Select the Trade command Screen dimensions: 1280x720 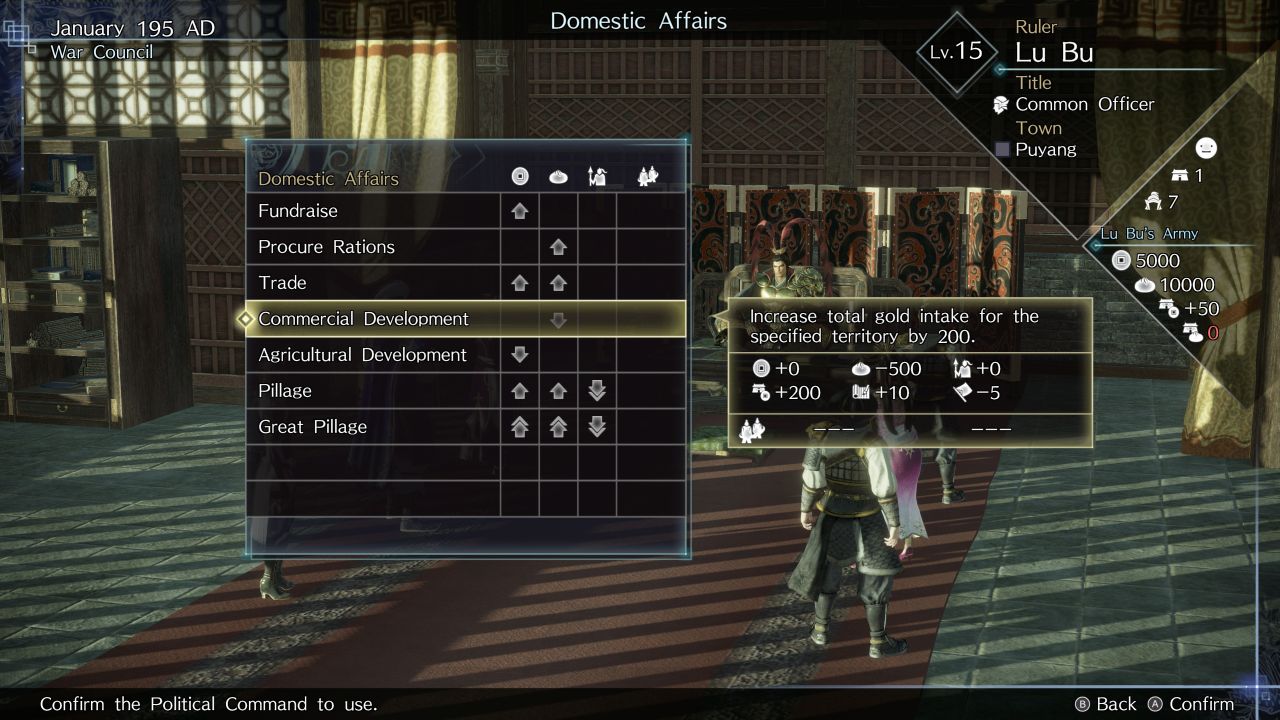click(282, 283)
